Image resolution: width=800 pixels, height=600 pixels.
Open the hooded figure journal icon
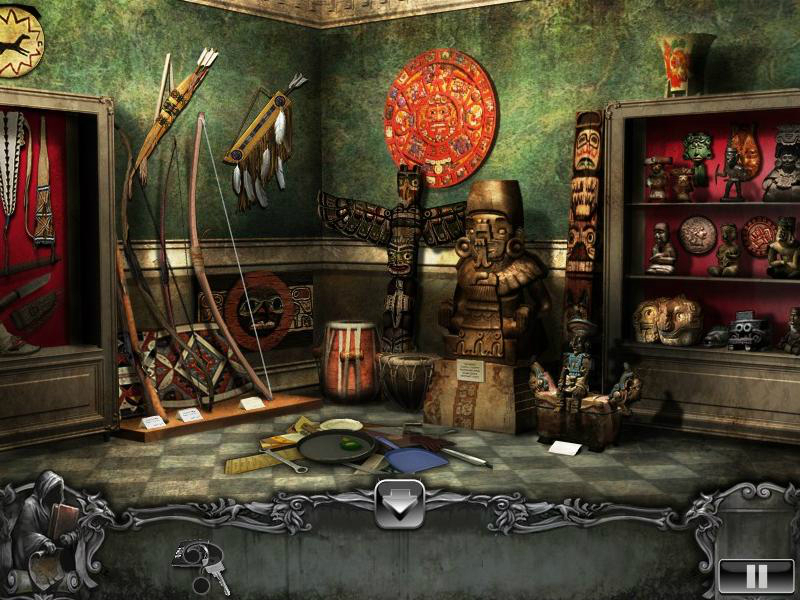pyautogui.click(x=45, y=532)
